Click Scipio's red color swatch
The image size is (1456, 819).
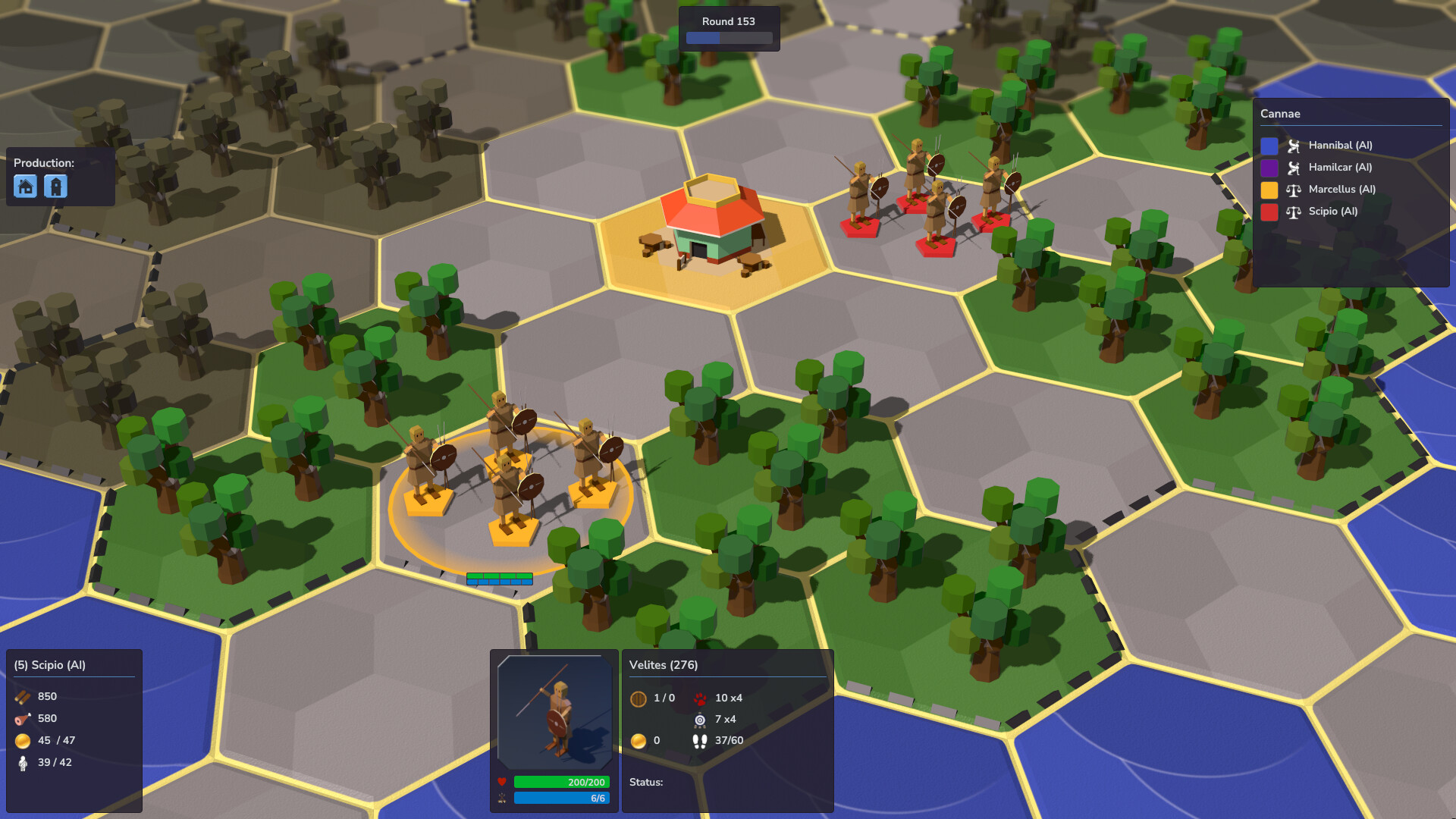point(1271,212)
